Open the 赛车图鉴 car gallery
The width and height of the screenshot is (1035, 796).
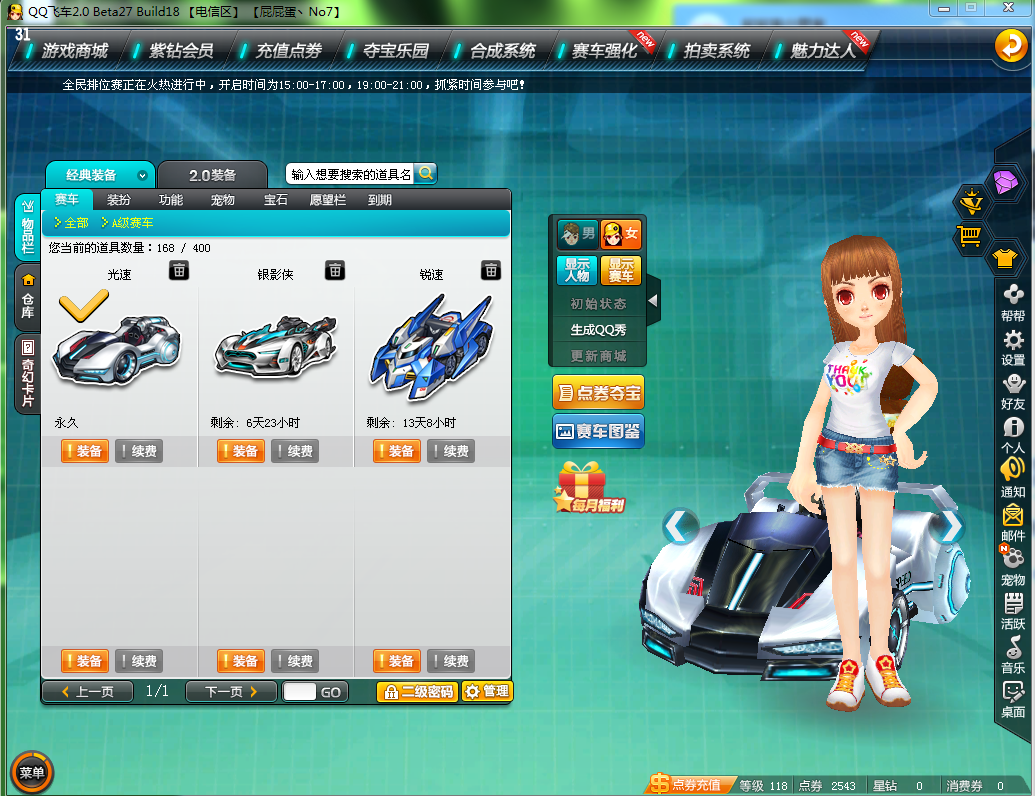click(598, 431)
